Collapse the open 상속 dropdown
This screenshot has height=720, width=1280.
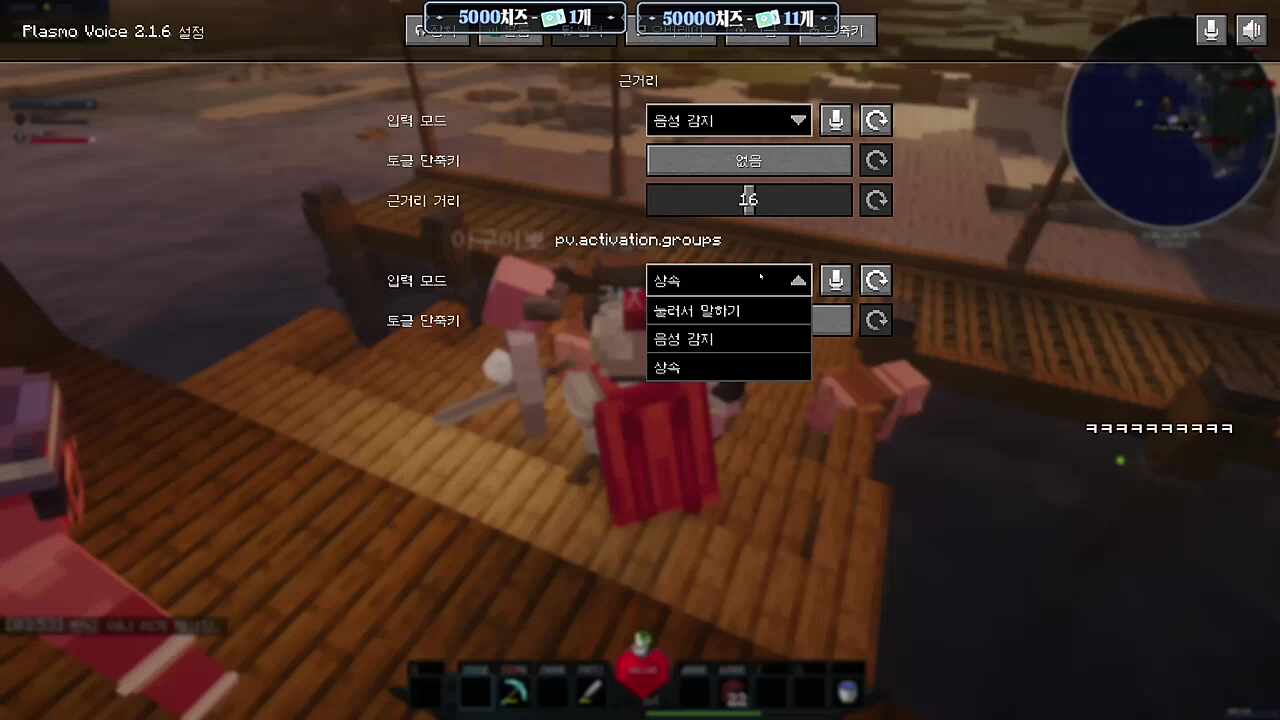728,280
